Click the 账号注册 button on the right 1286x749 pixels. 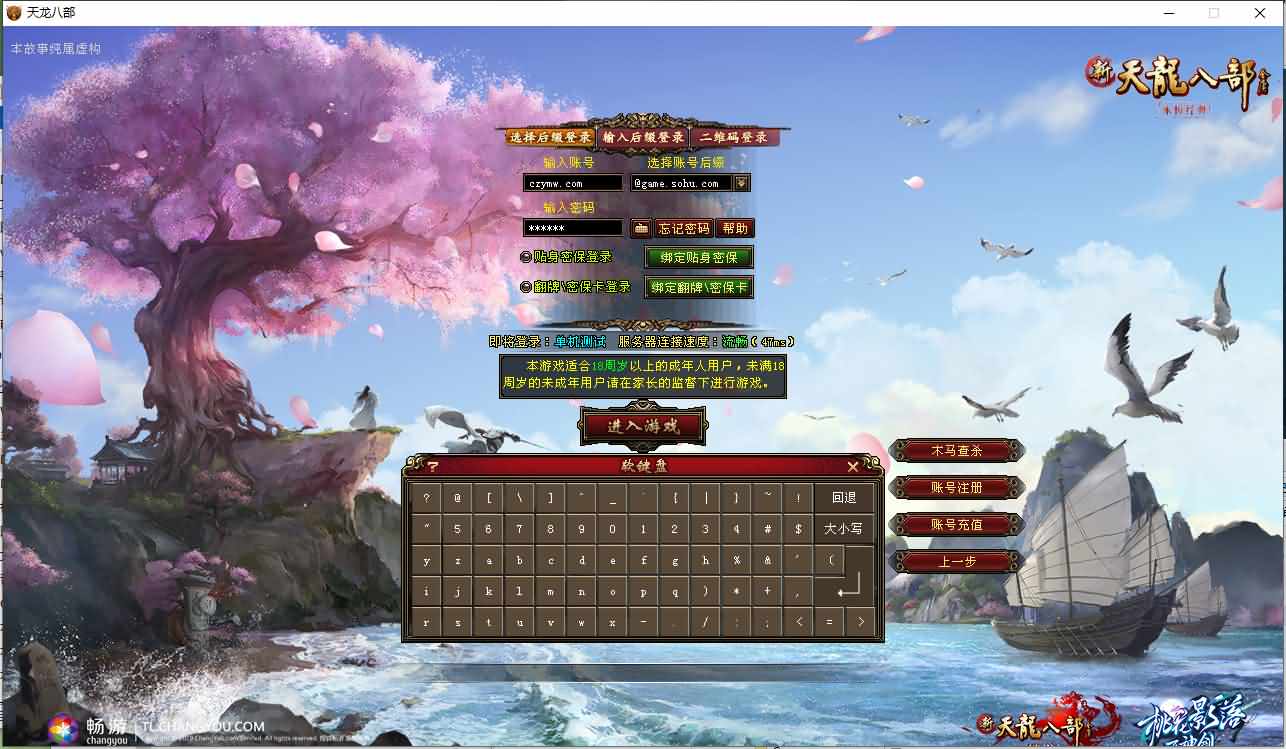pyautogui.click(x=957, y=488)
